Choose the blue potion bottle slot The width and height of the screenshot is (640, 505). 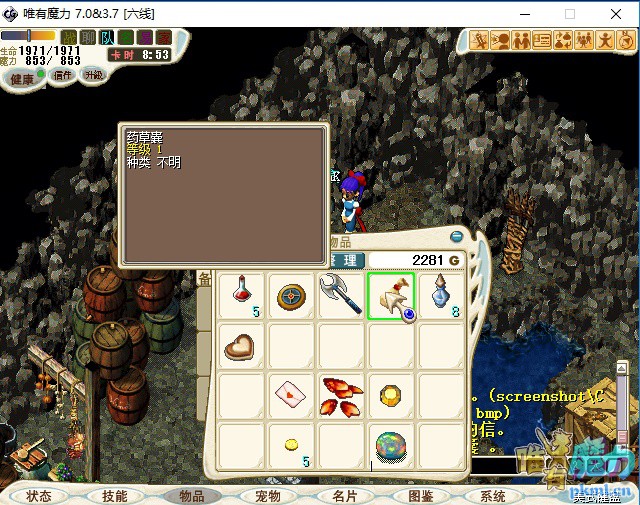tap(442, 296)
